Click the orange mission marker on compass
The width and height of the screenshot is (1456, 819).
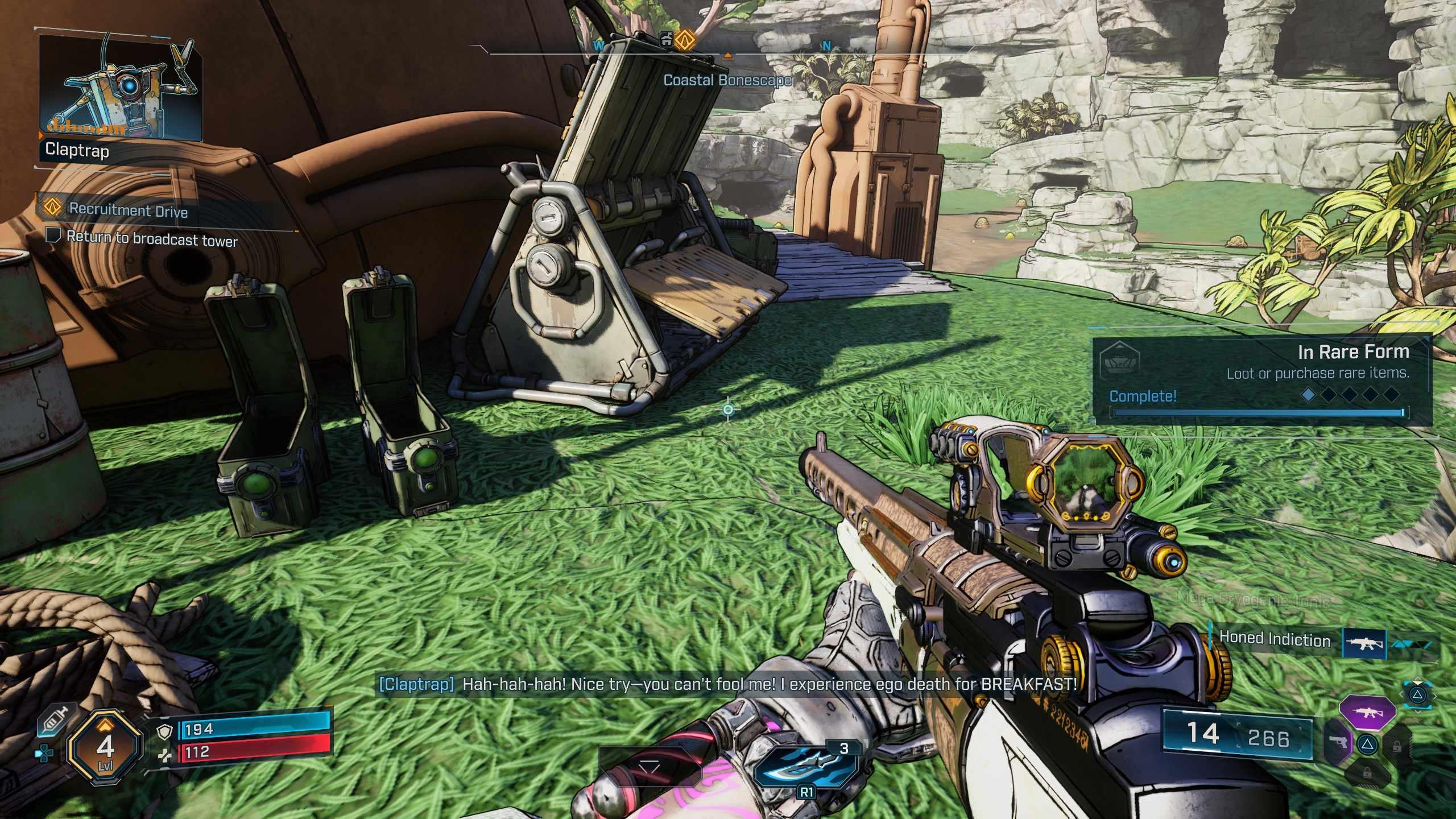[x=686, y=39]
